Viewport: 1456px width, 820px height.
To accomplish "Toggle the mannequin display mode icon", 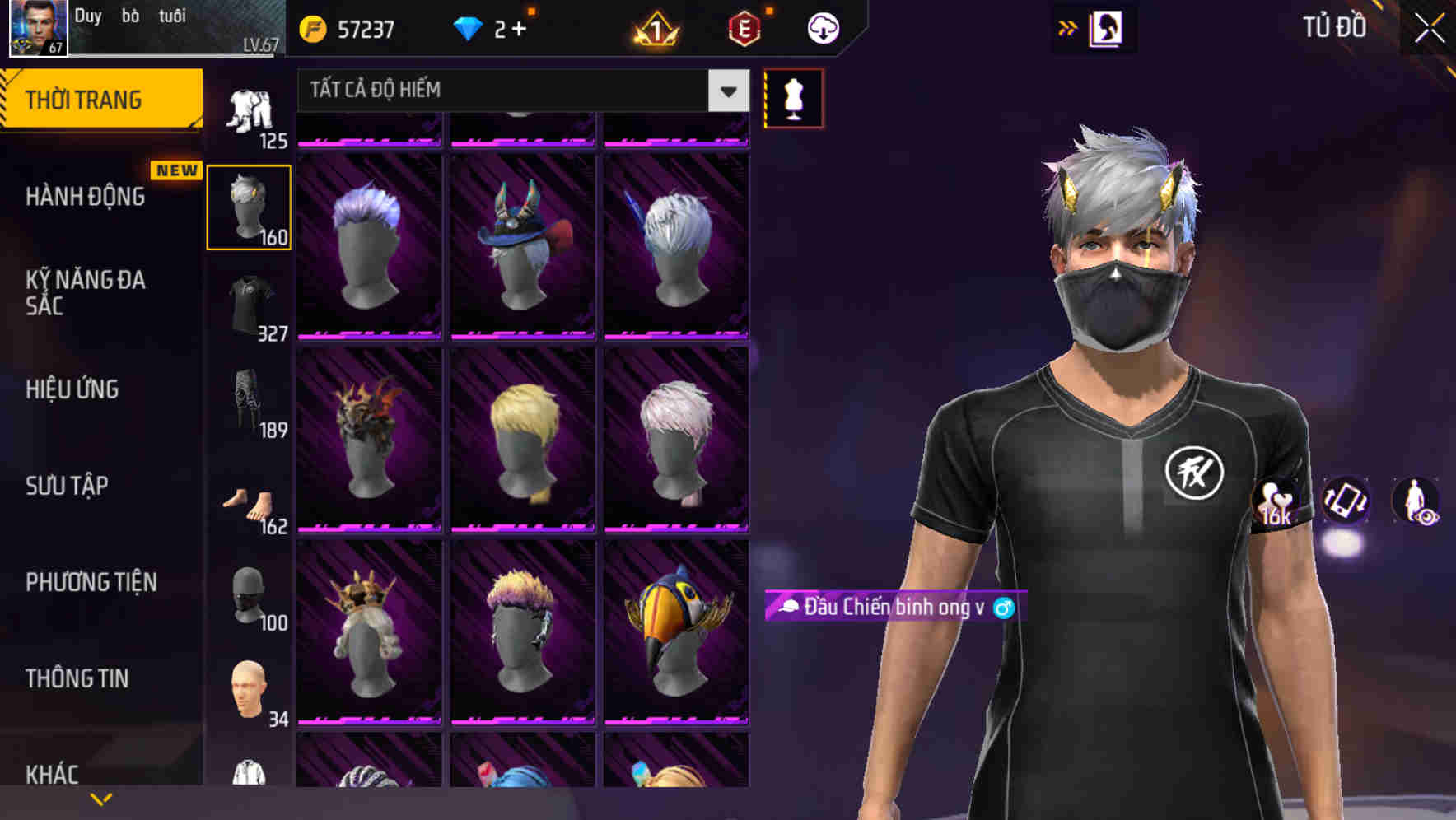I will (793, 97).
